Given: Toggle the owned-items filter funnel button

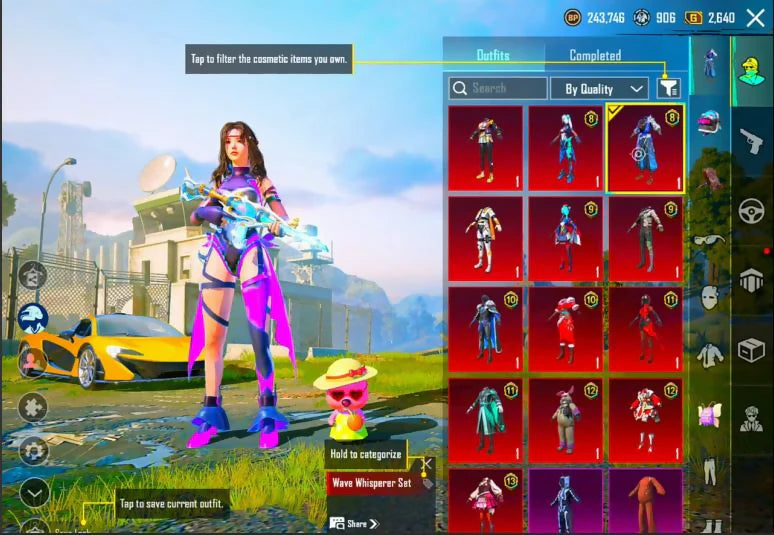Looking at the screenshot, I should pos(668,88).
